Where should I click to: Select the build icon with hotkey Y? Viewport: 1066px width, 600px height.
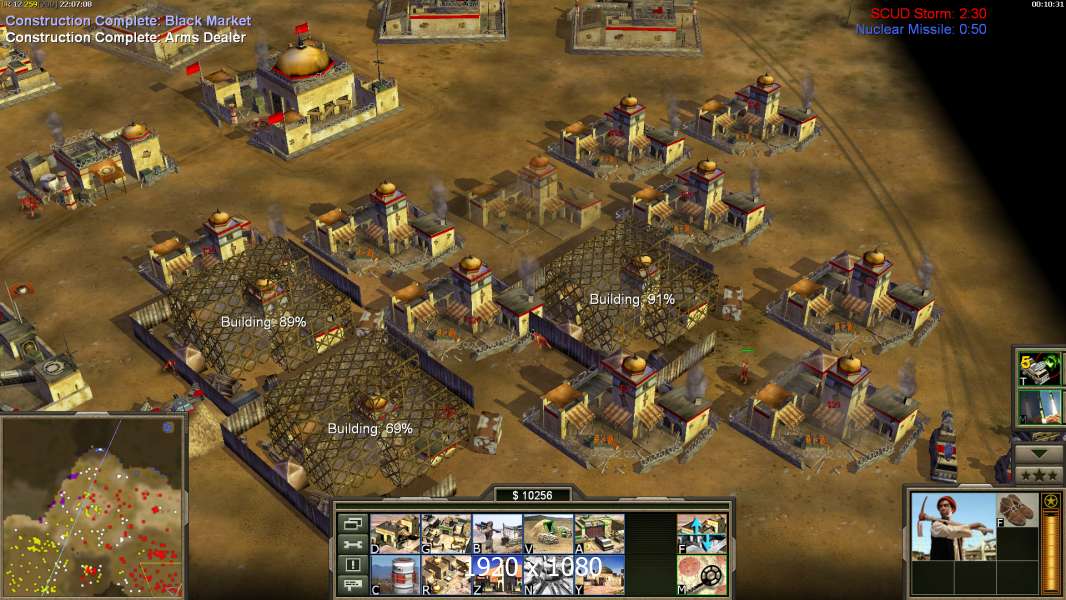(x=599, y=574)
